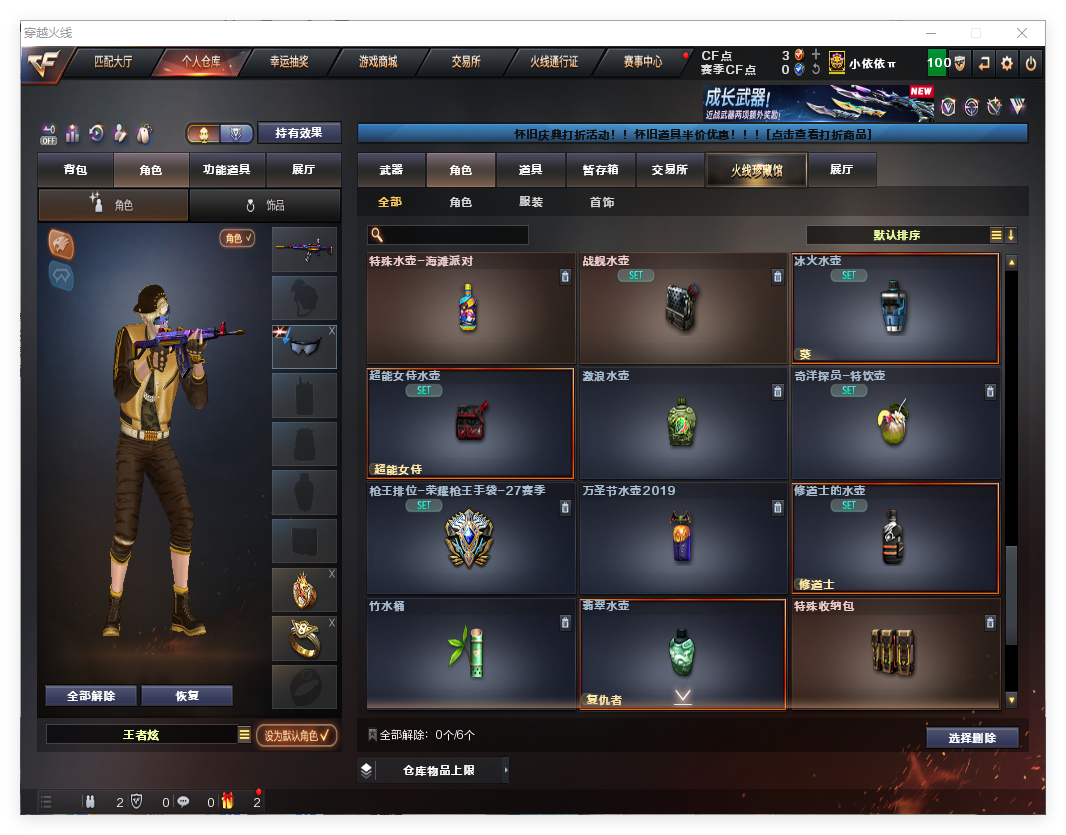The height and width of the screenshot is (835, 1066).
Task: Switch to the 武器 storage tab
Action: pos(391,170)
